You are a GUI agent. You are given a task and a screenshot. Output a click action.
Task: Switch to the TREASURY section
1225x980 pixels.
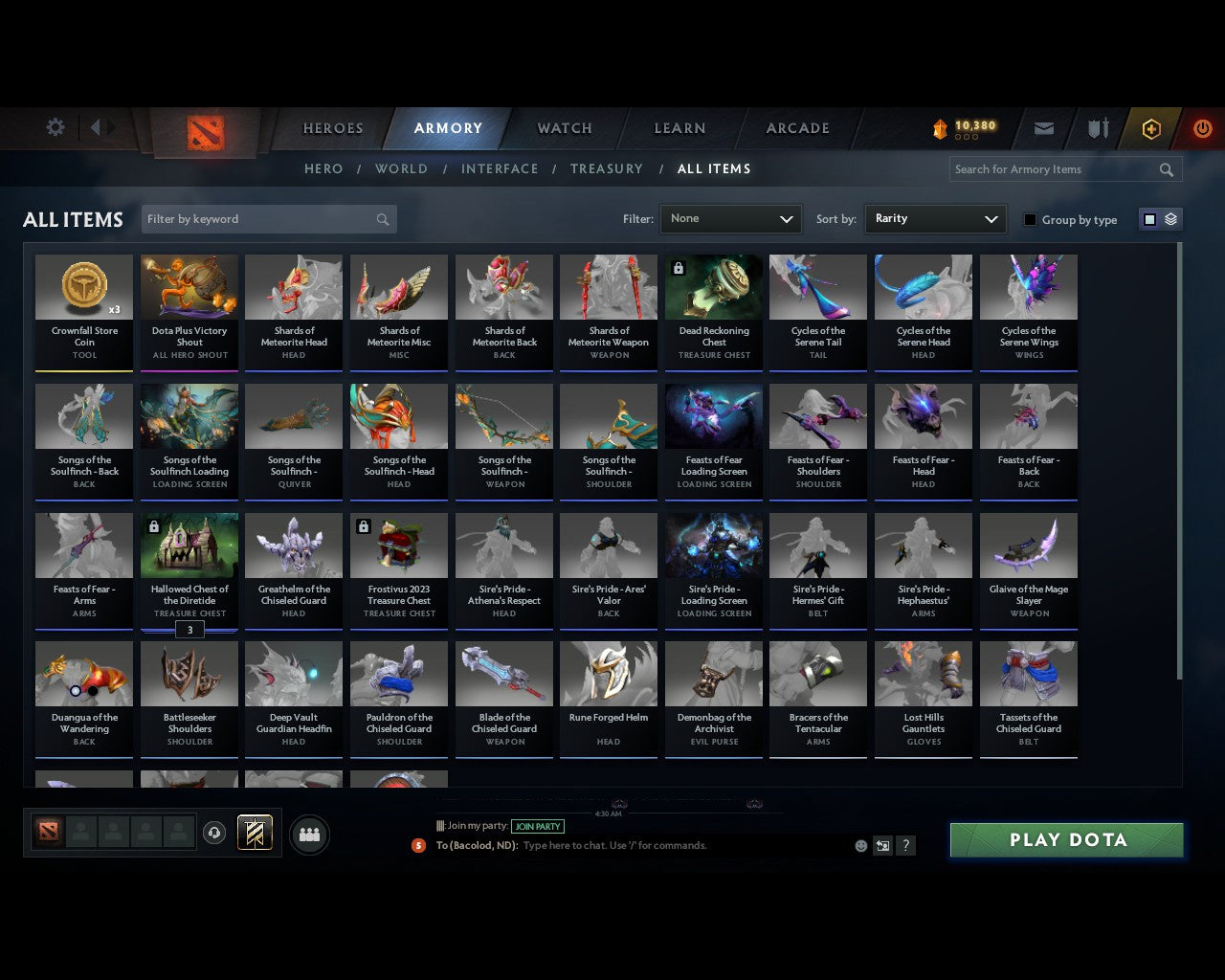tap(606, 168)
